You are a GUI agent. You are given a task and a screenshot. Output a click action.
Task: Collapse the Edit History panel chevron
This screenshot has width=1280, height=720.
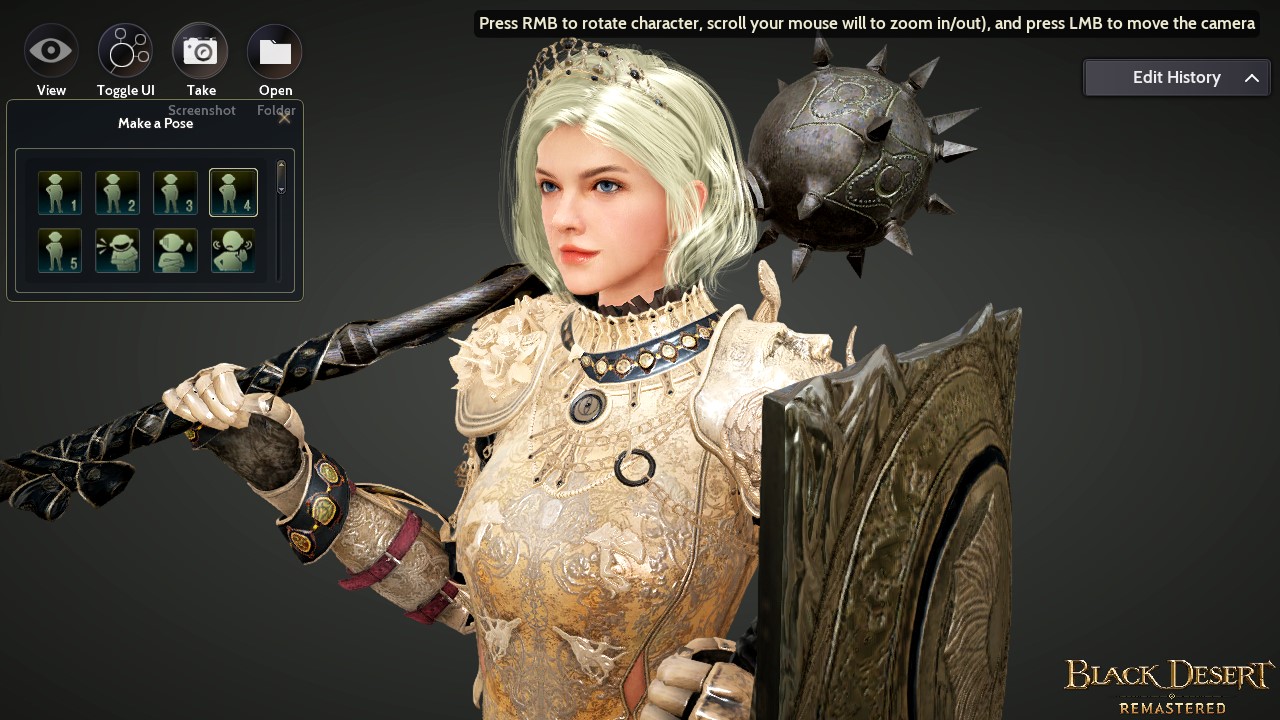[x=1252, y=77]
